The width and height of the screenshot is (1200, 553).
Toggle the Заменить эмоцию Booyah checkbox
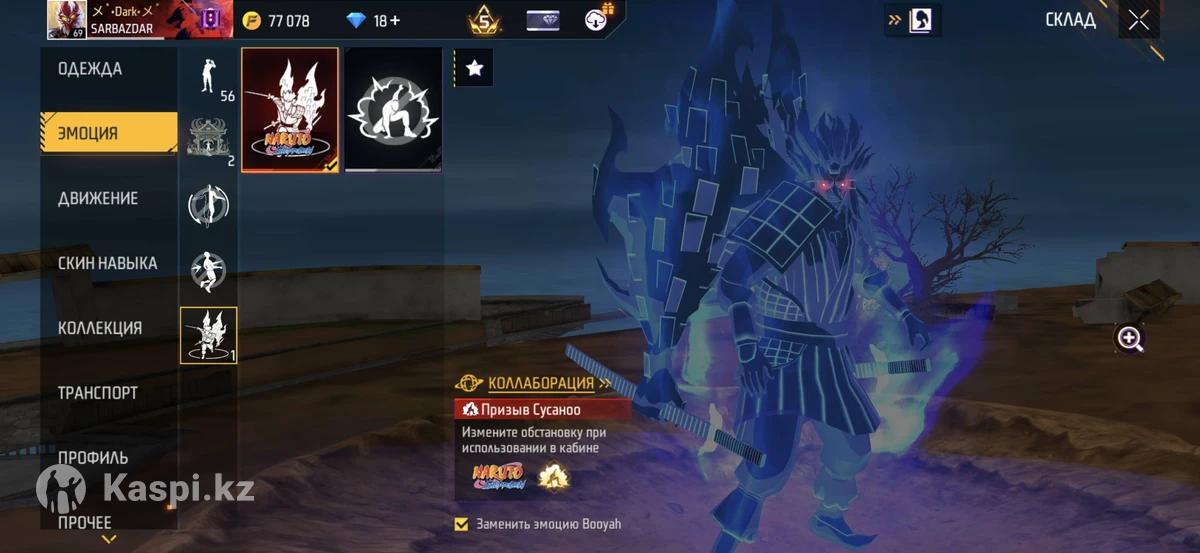point(461,524)
